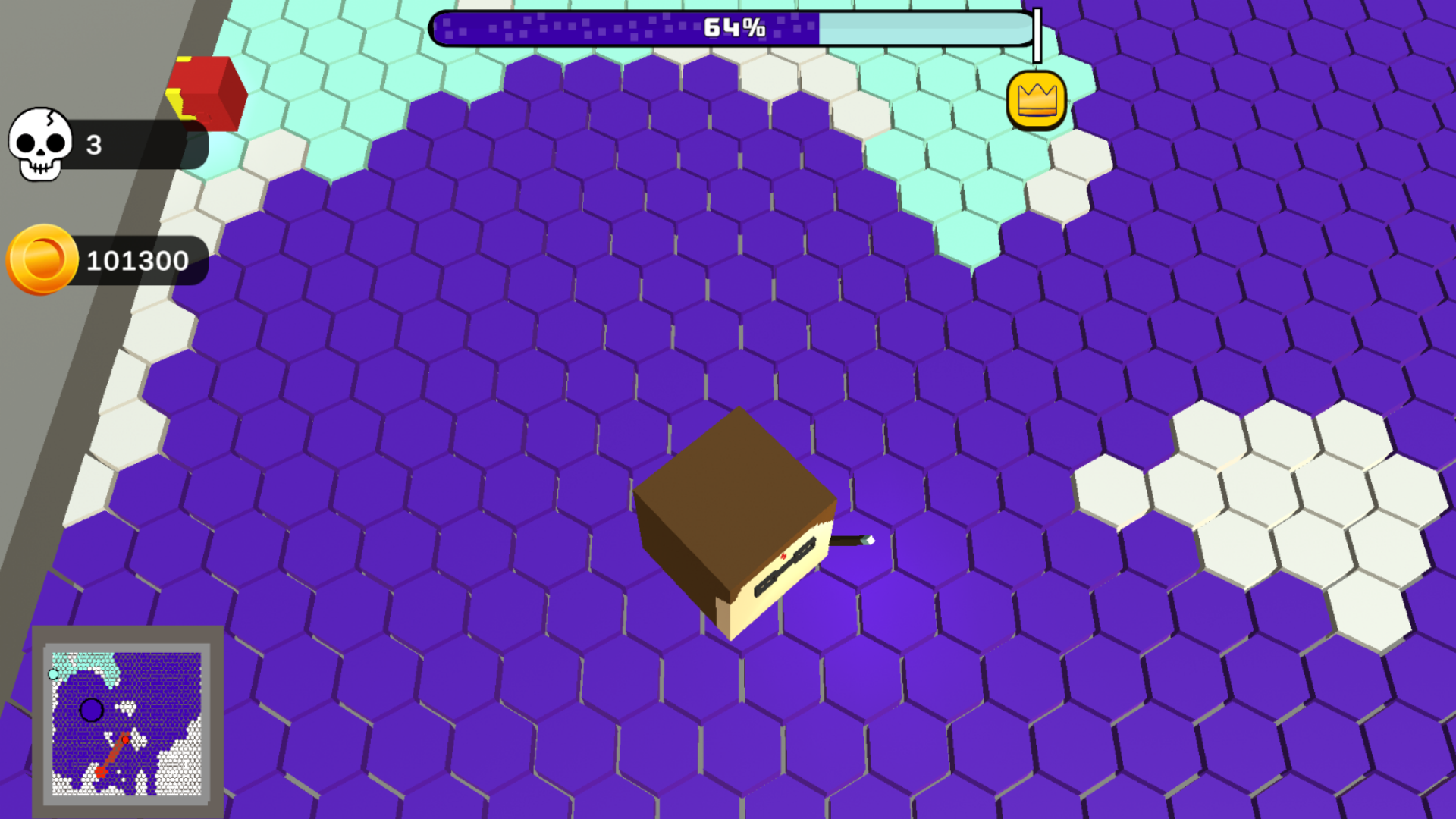Click the kills count showing 3
This screenshot has height=819, width=1456.
(93, 146)
